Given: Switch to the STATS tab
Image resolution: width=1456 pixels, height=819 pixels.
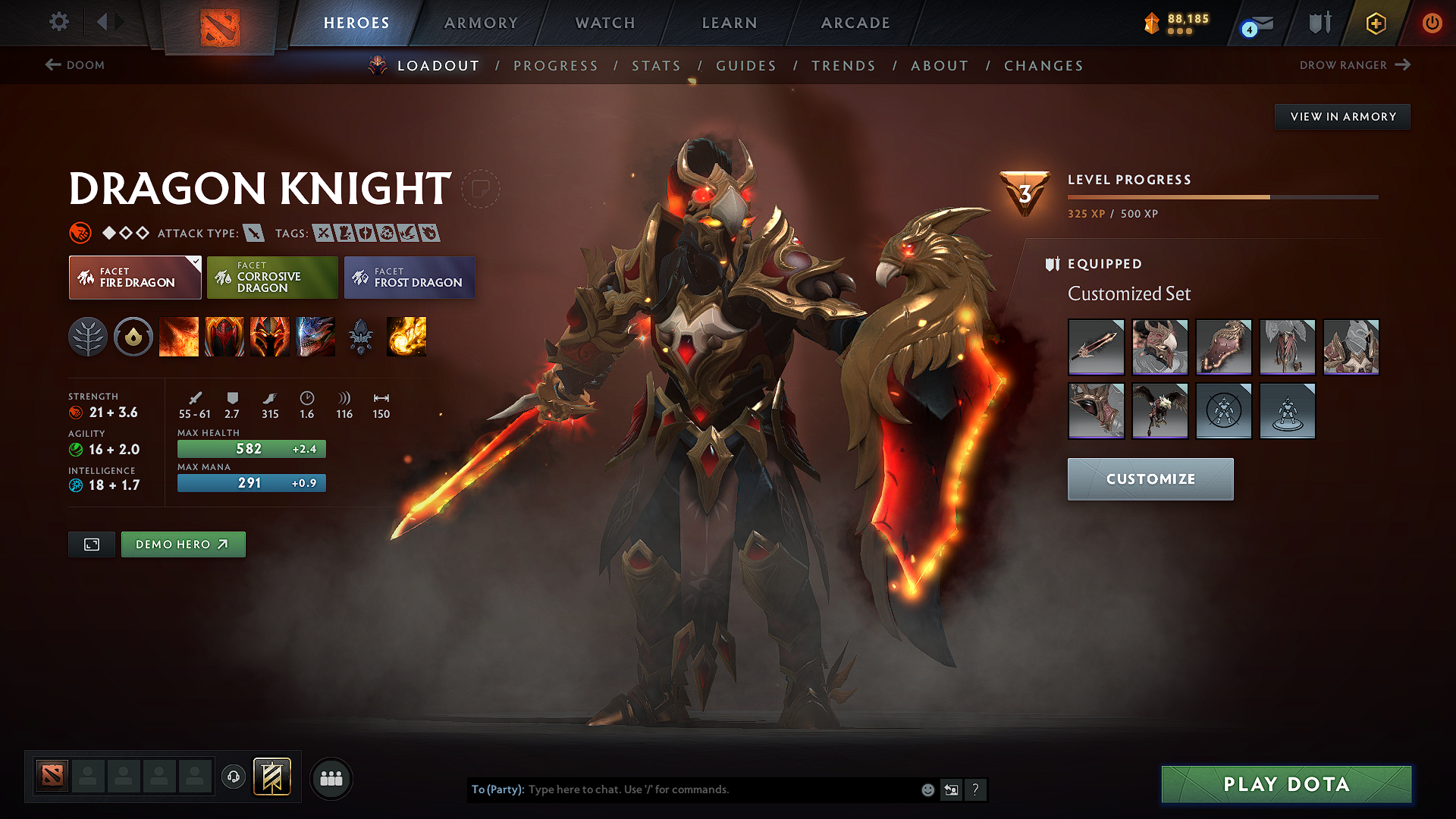Looking at the screenshot, I should pyautogui.click(x=656, y=66).
